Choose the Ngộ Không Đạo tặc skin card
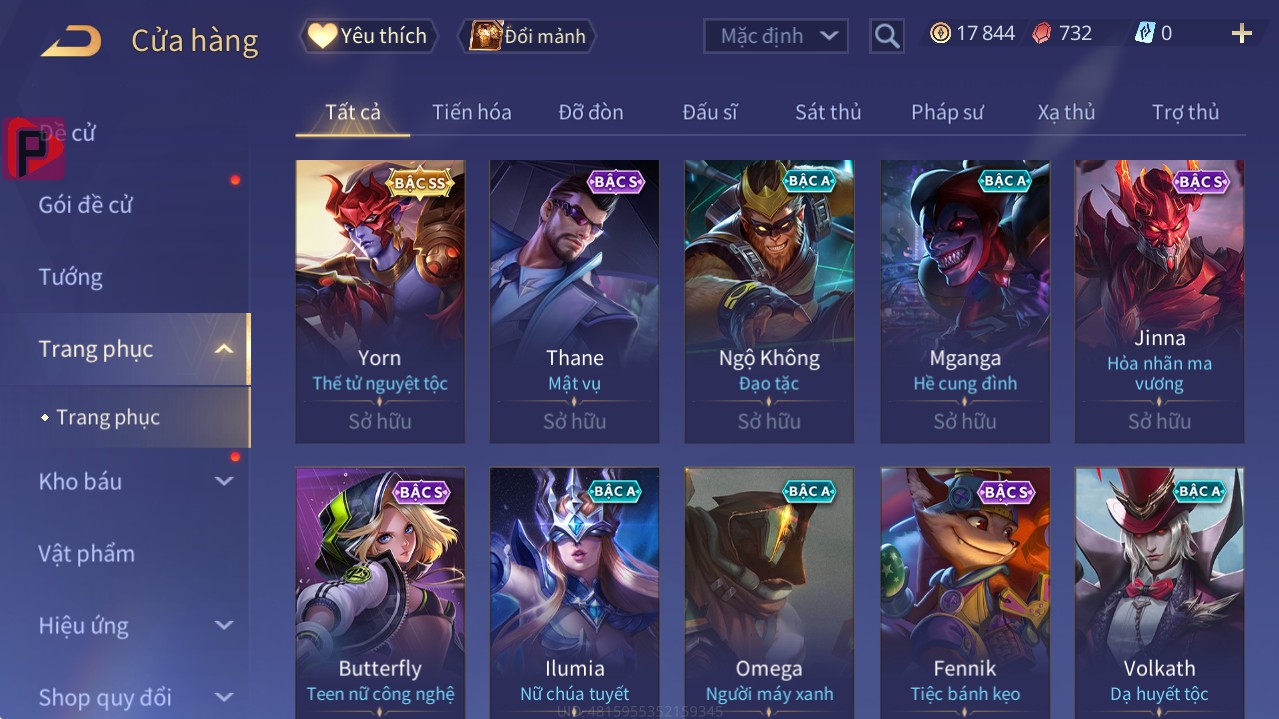Viewport: 1279px width, 719px height. (x=769, y=300)
